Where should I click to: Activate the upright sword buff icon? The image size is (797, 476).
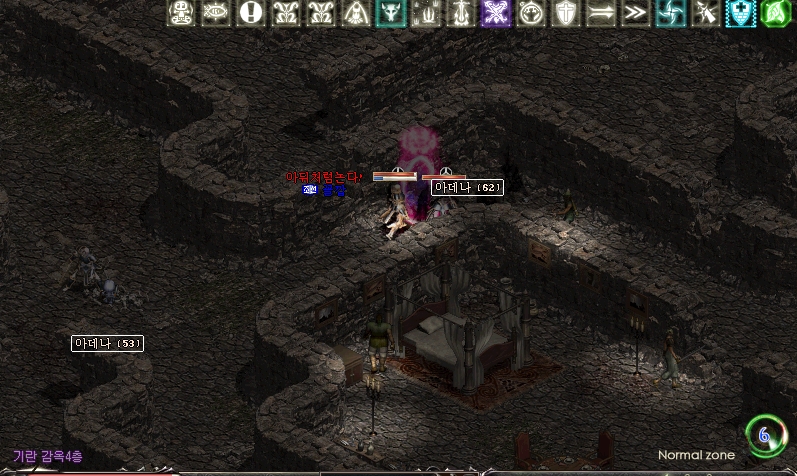coord(460,13)
